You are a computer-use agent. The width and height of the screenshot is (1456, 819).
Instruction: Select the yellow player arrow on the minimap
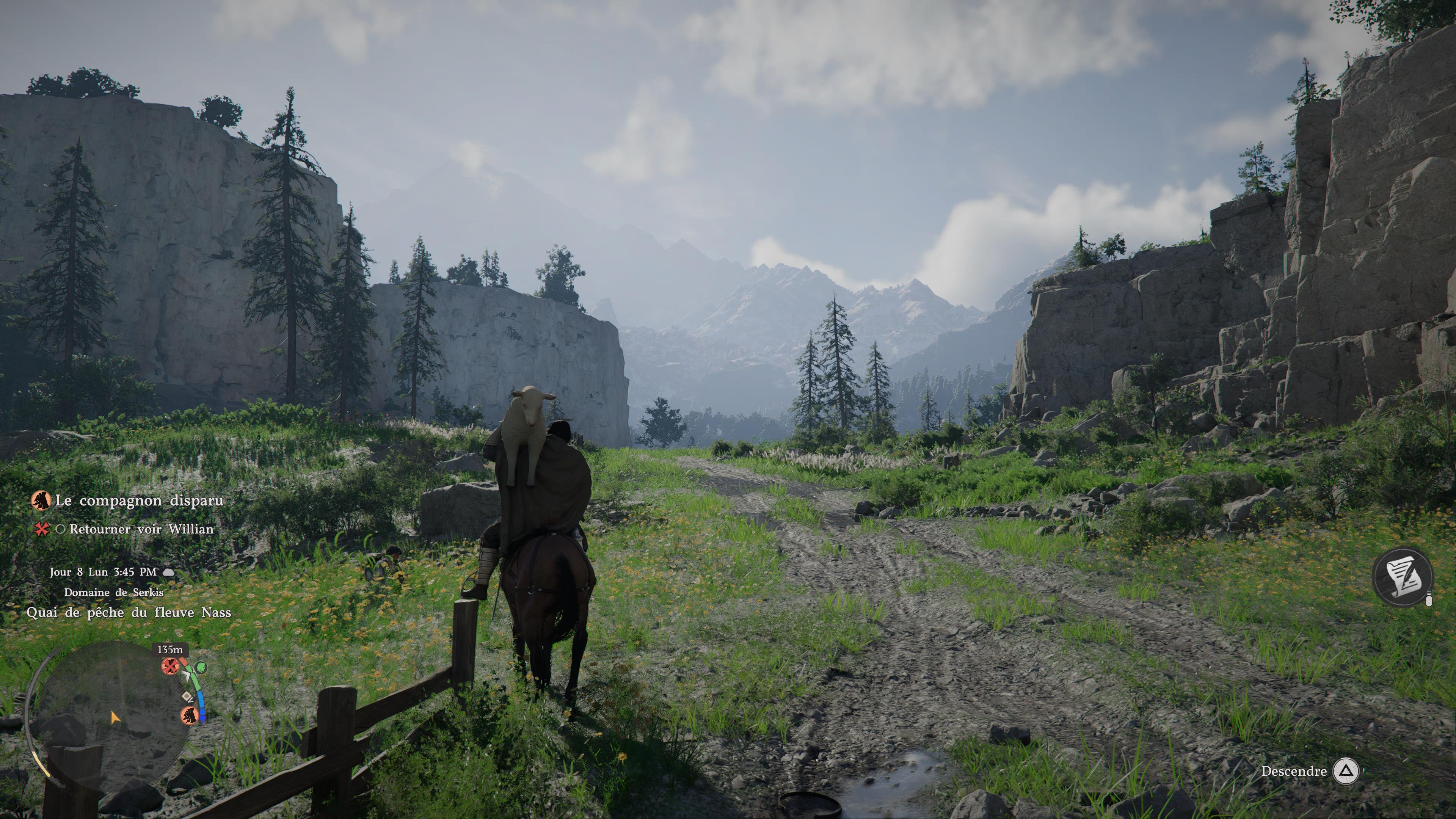(115, 718)
